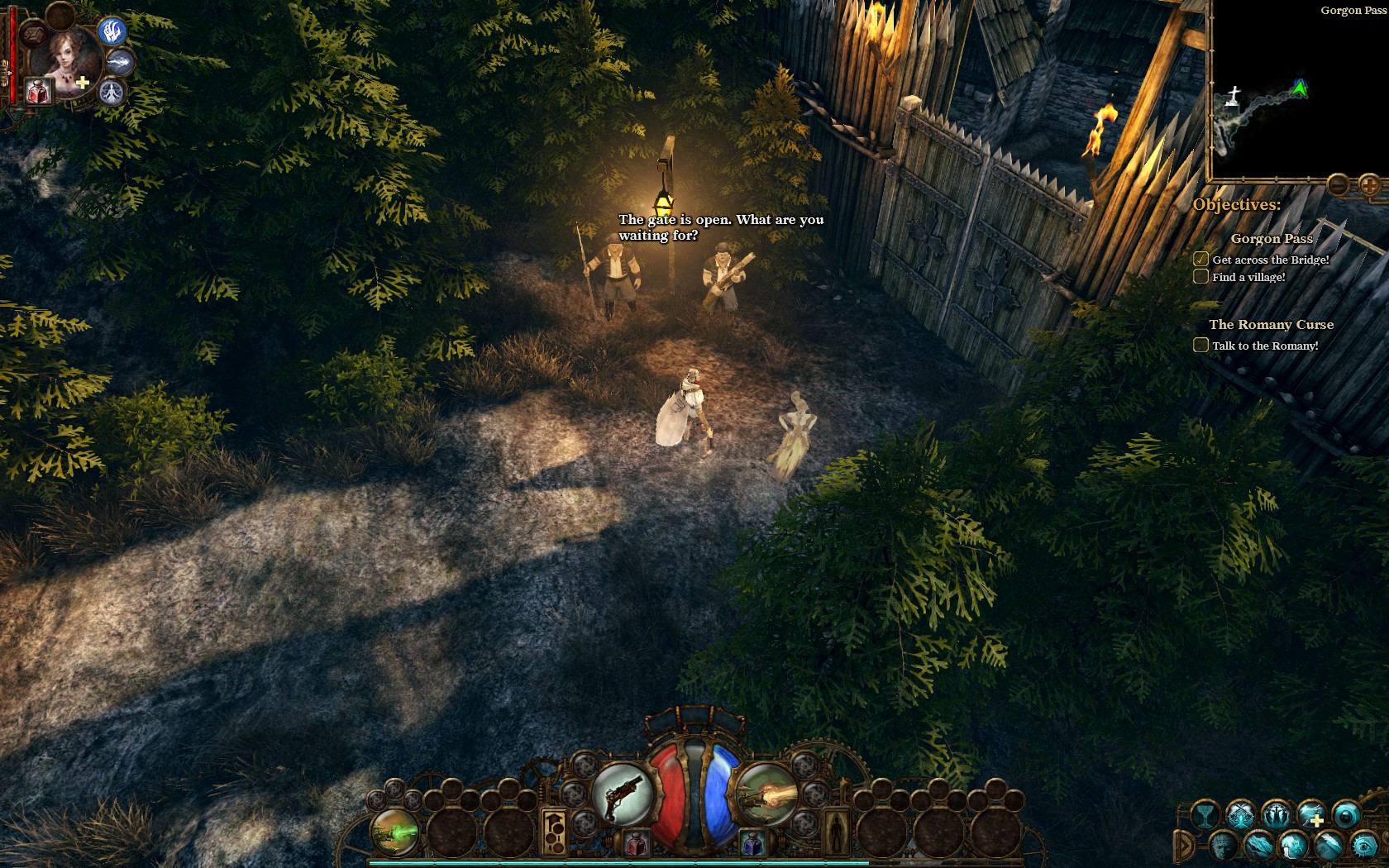Click the gunfire blast secondary skill
This screenshot has height=868, width=1389.
766,794
